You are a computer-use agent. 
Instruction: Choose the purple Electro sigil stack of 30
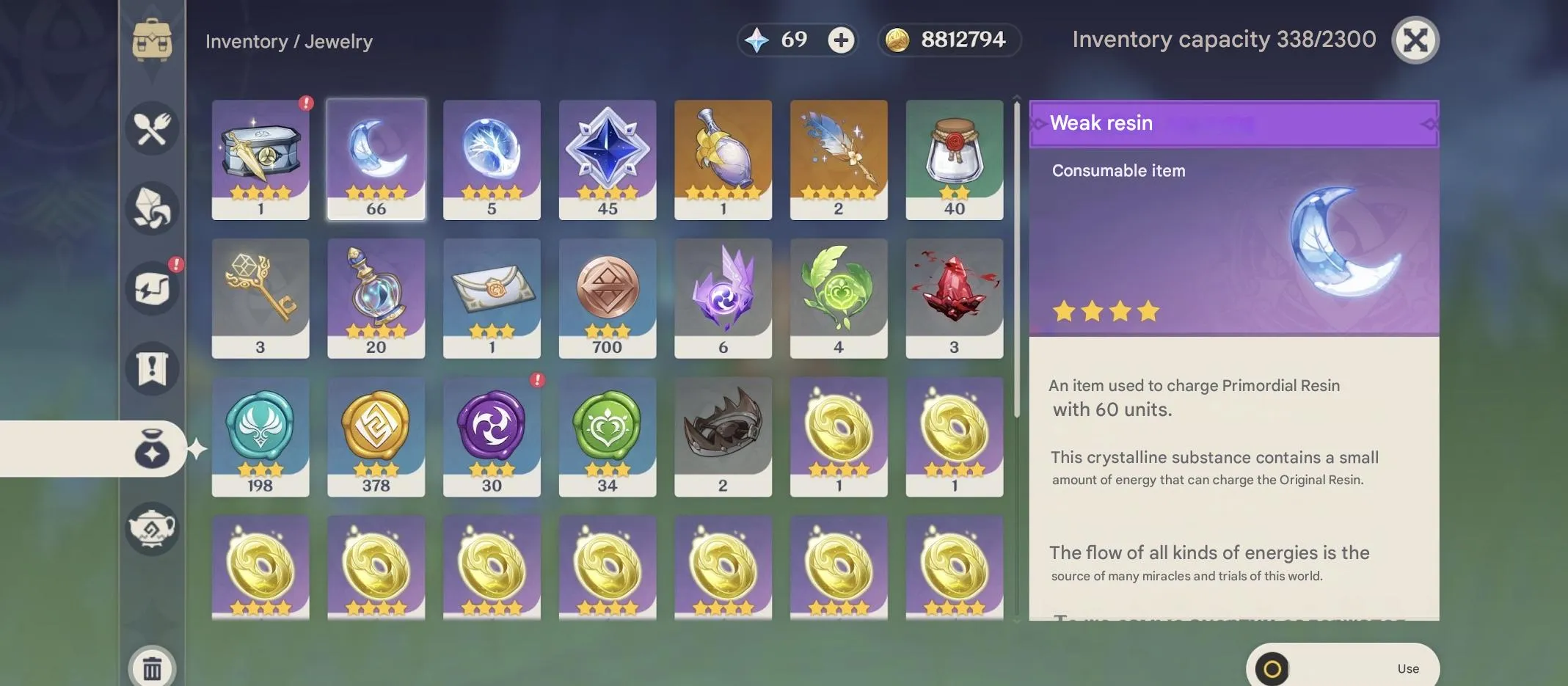click(492, 437)
